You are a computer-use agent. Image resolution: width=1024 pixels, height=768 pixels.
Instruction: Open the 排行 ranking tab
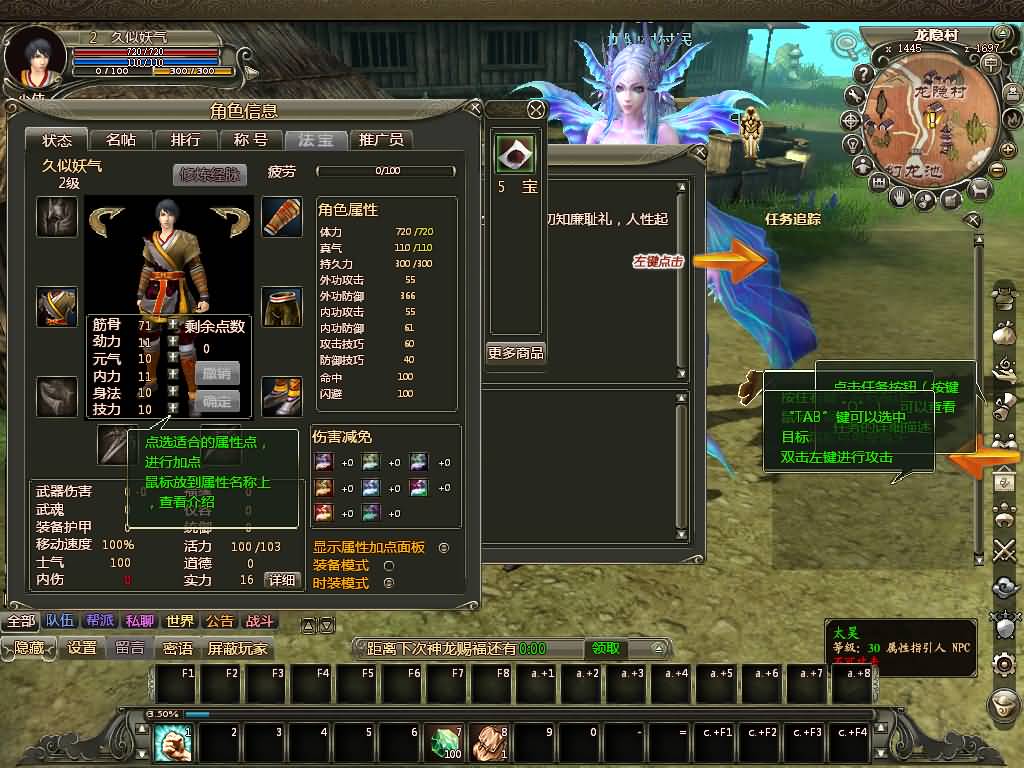coord(185,140)
